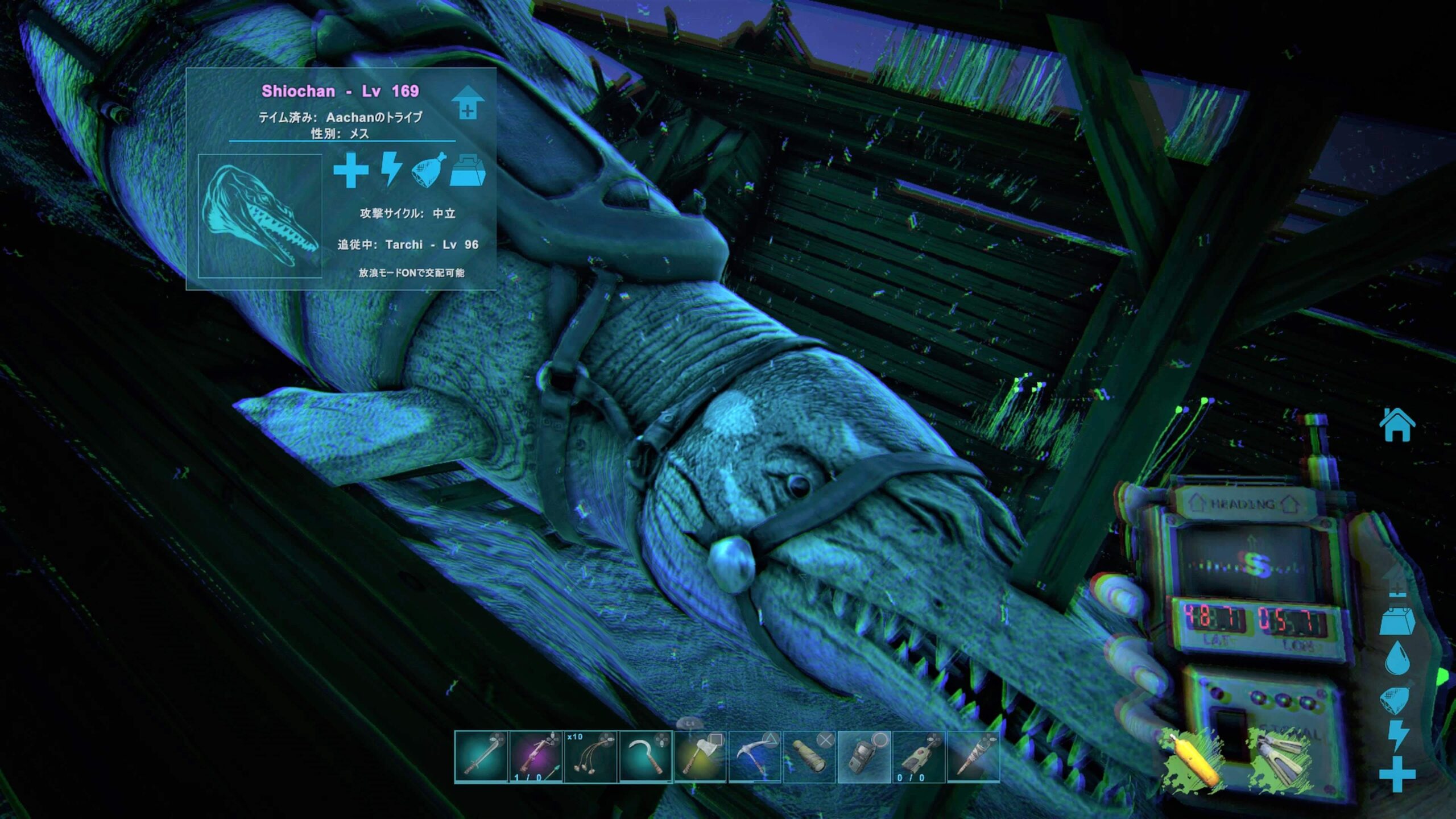Click the weight icon in Shiochan's panel

(468, 170)
